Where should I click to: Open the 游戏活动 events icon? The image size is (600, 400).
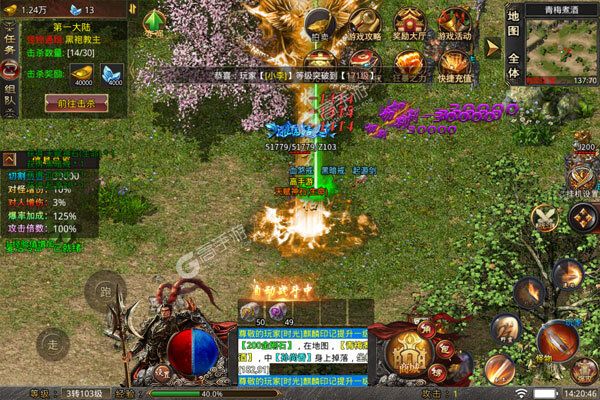453,24
